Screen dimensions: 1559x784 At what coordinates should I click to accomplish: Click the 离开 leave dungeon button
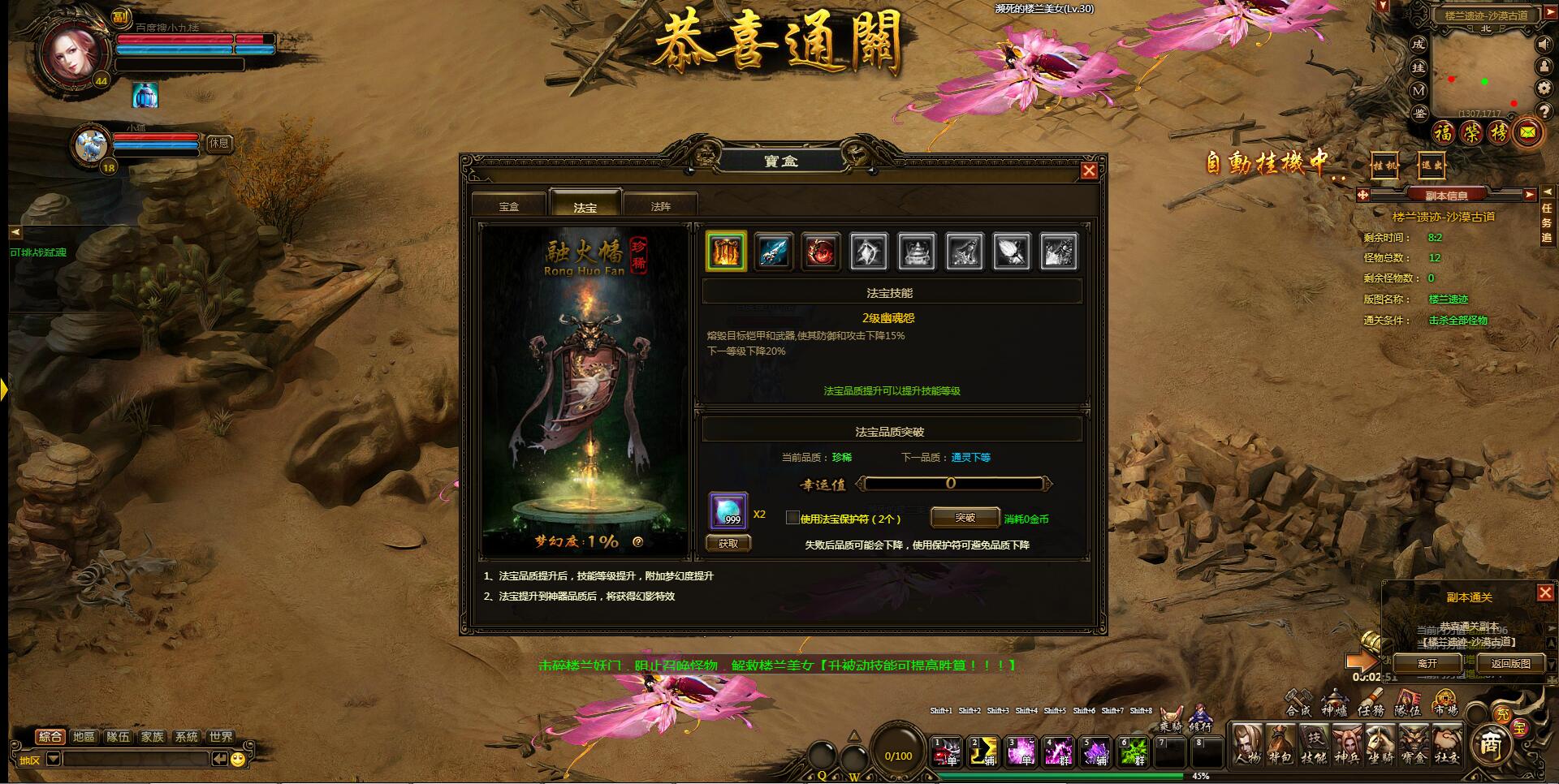[x=1427, y=663]
